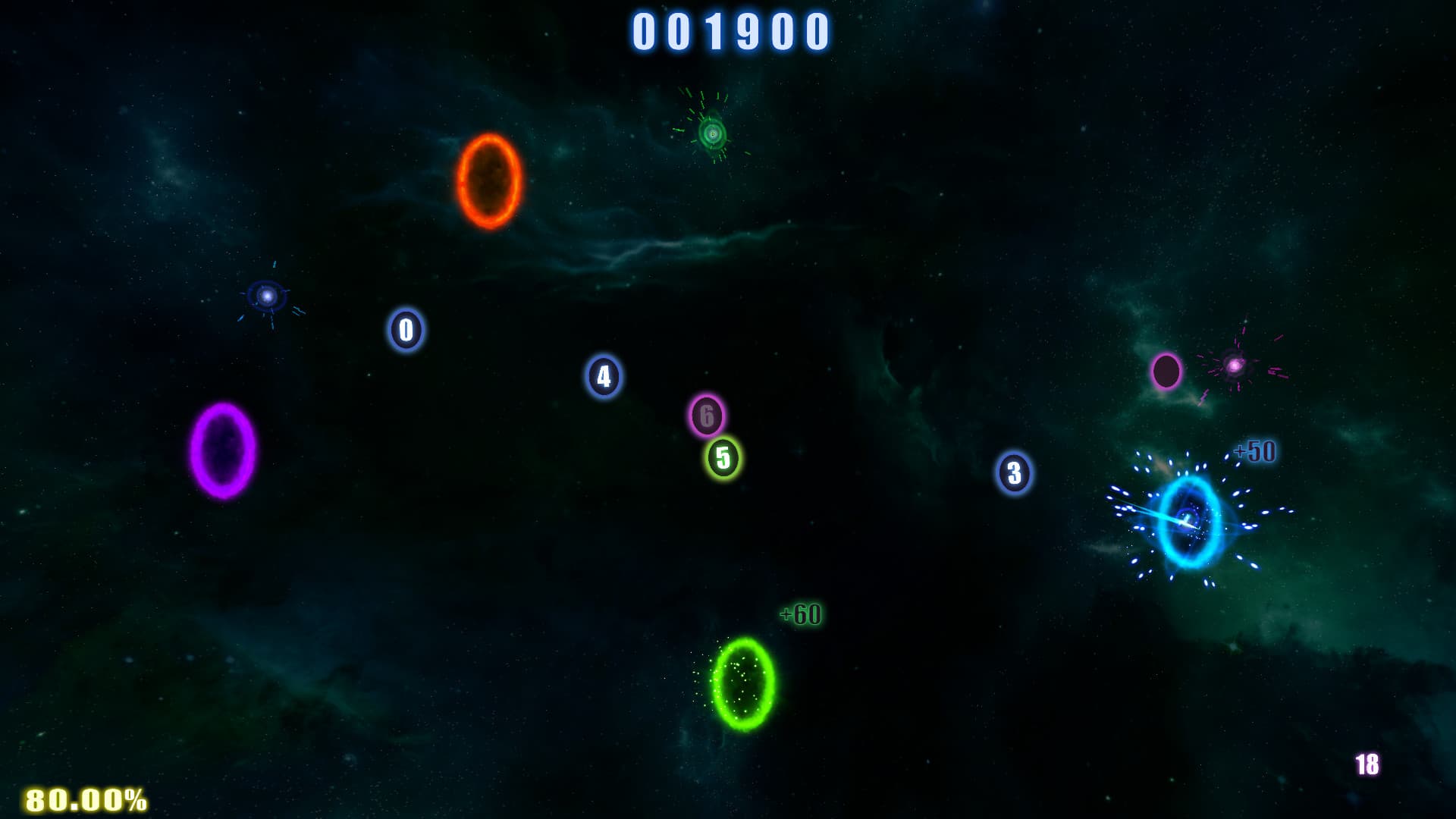Select the blue orb numbered 0
Screen dimensions: 1456x819
406,330
